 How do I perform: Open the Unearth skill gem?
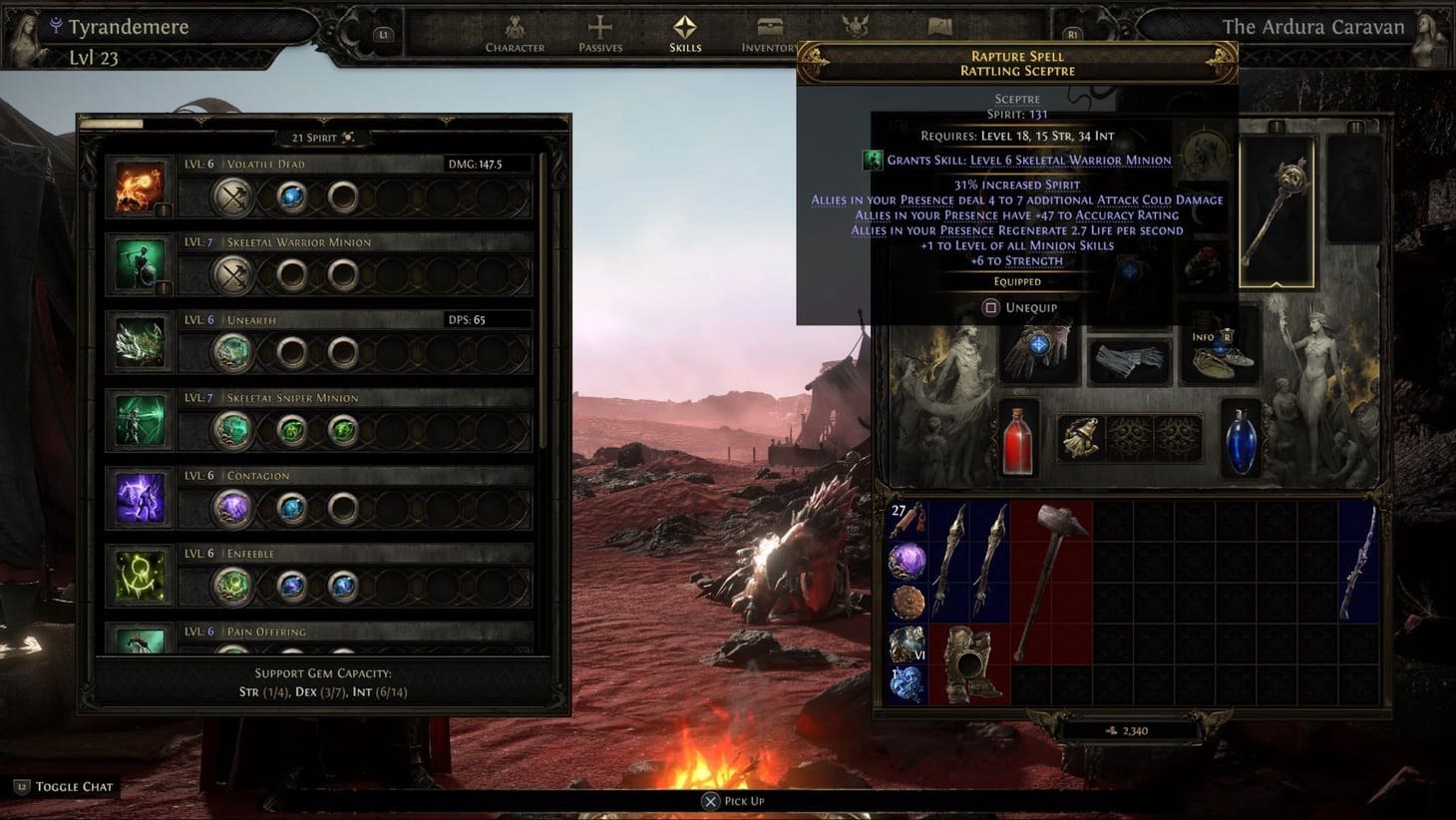[x=140, y=341]
